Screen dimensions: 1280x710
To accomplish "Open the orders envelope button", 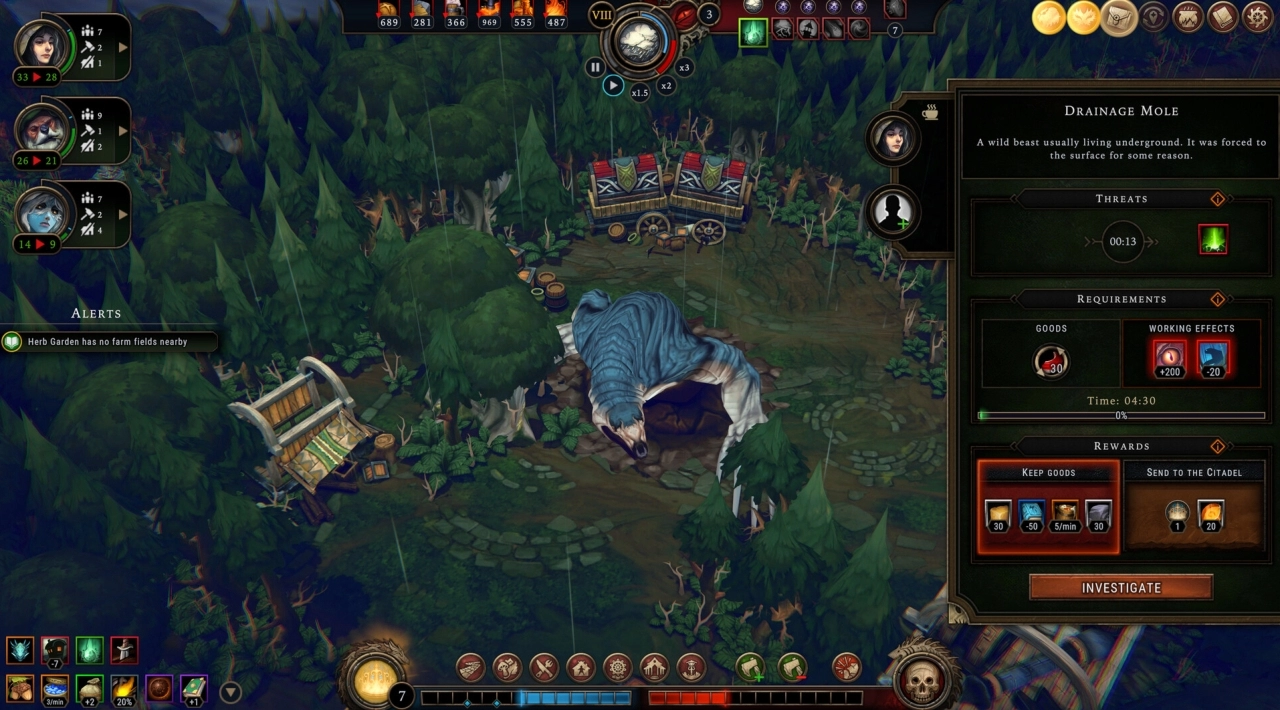I will [1119, 17].
